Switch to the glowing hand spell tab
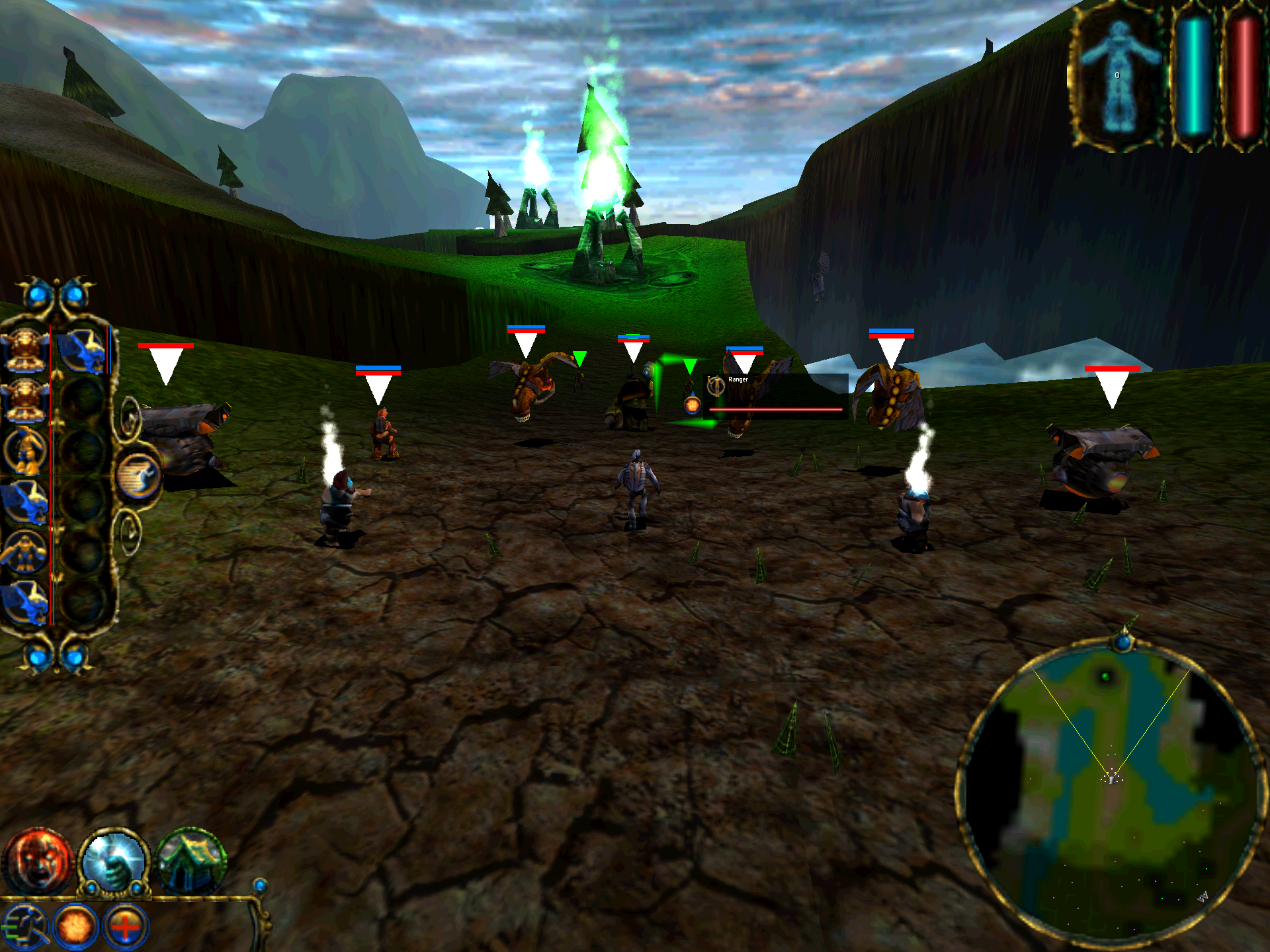Viewport: 1270px width, 952px height. pyautogui.click(x=115, y=861)
